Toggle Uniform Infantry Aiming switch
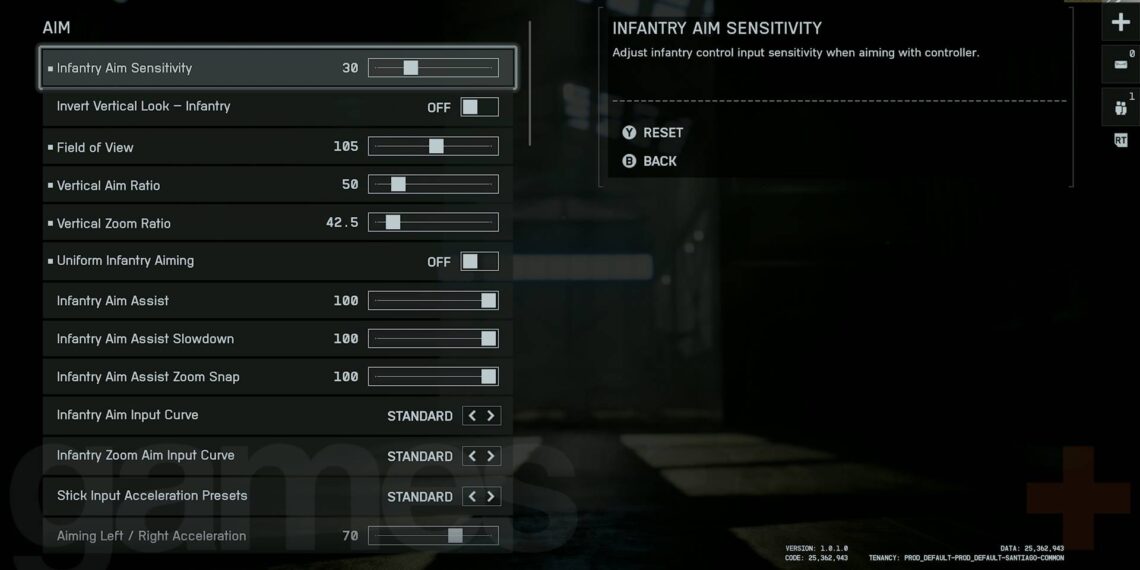1140x570 pixels. pyautogui.click(x=479, y=262)
